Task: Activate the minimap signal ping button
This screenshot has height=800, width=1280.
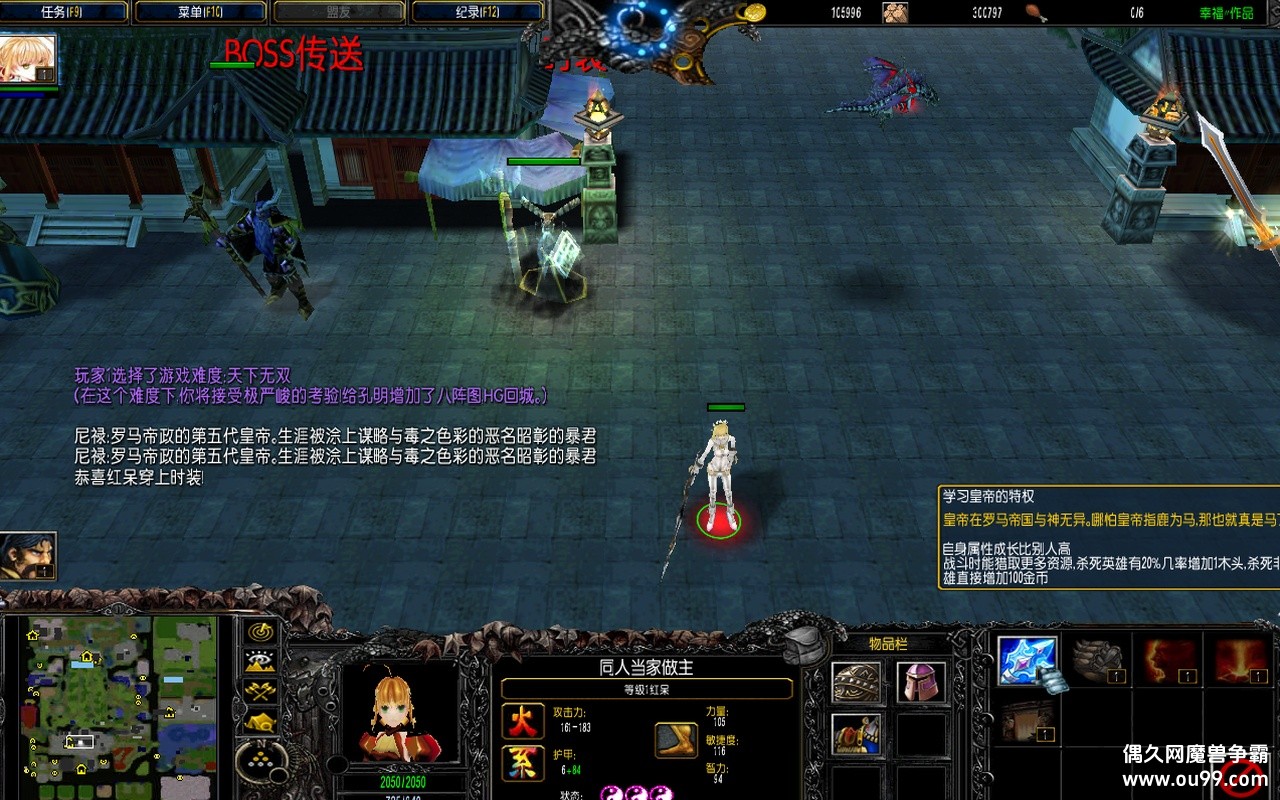Action: tap(261, 632)
